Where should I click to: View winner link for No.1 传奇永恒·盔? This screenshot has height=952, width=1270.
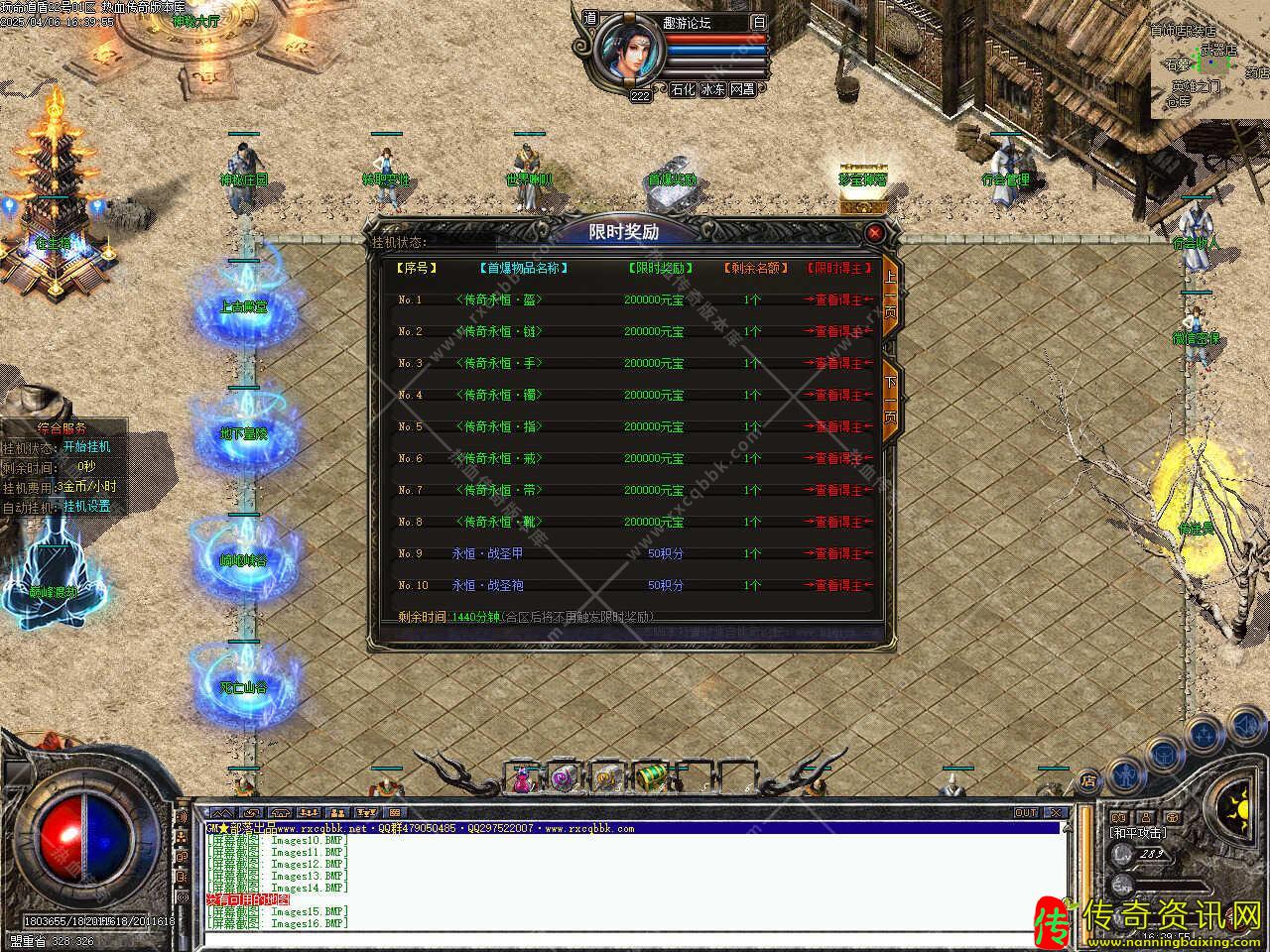point(838,299)
